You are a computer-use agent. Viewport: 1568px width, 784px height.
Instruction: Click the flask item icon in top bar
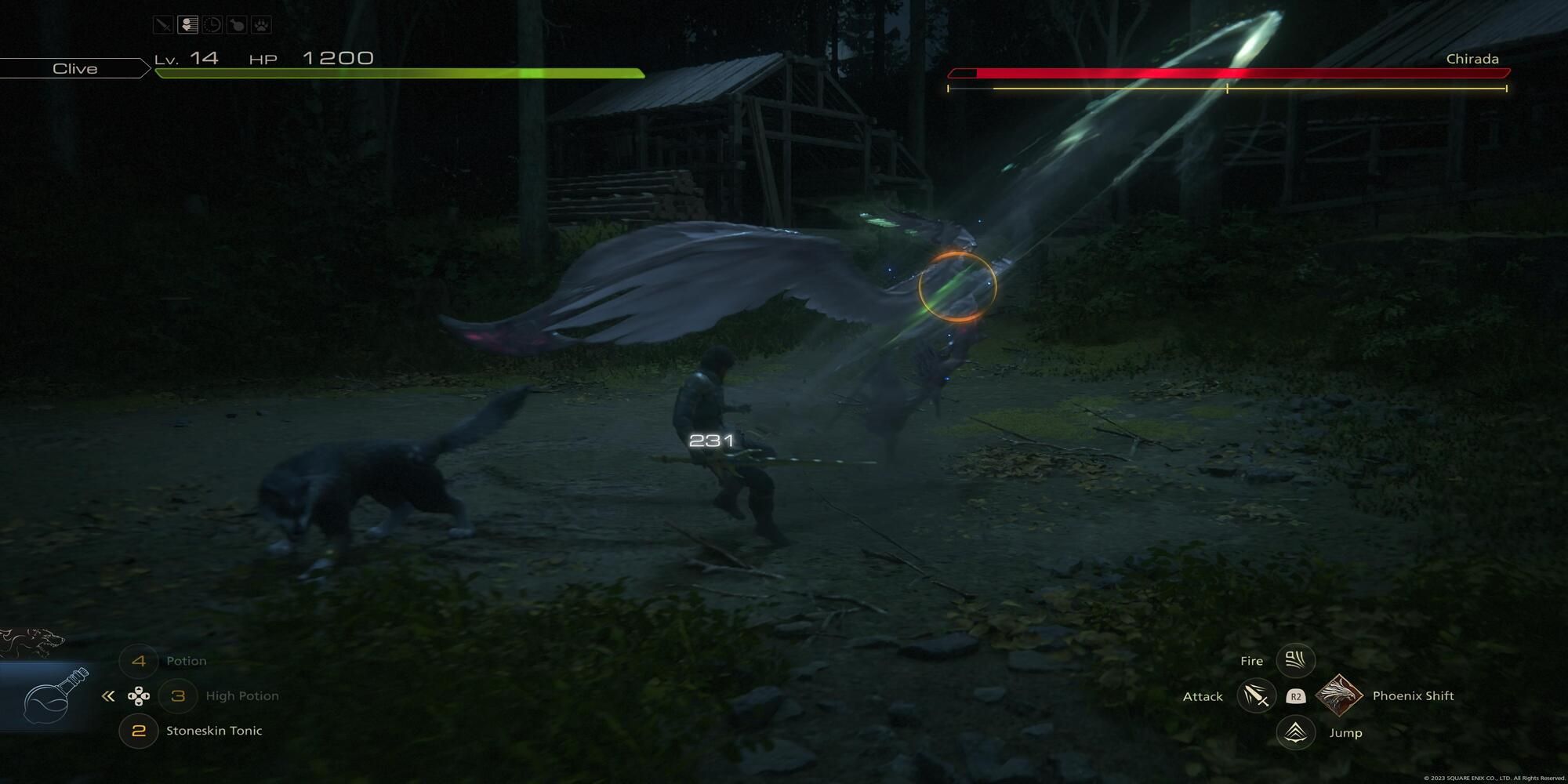coord(238,24)
